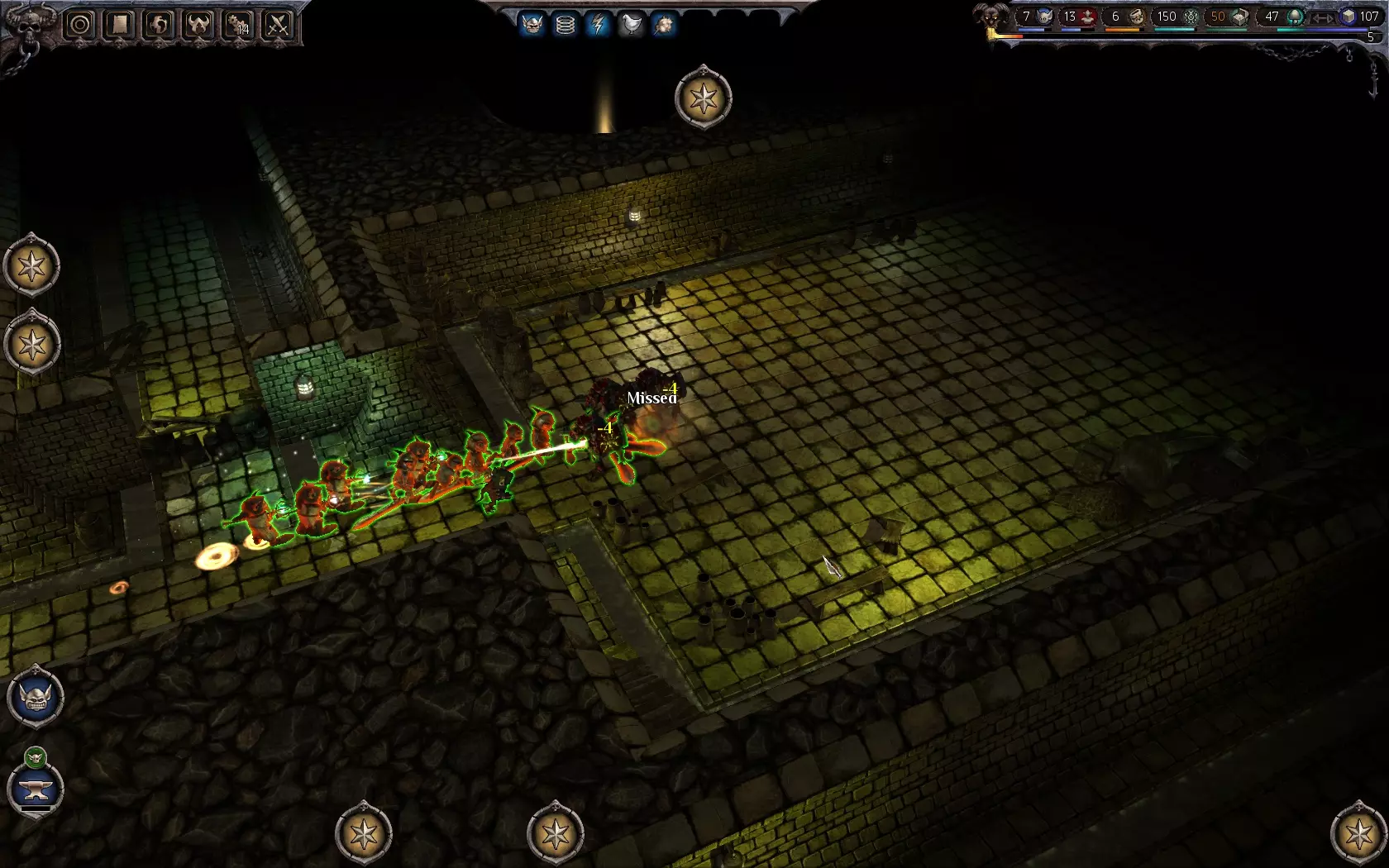Screen dimensions: 1389x868
Task: Activate the stacked rings spell
Action: point(566,24)
